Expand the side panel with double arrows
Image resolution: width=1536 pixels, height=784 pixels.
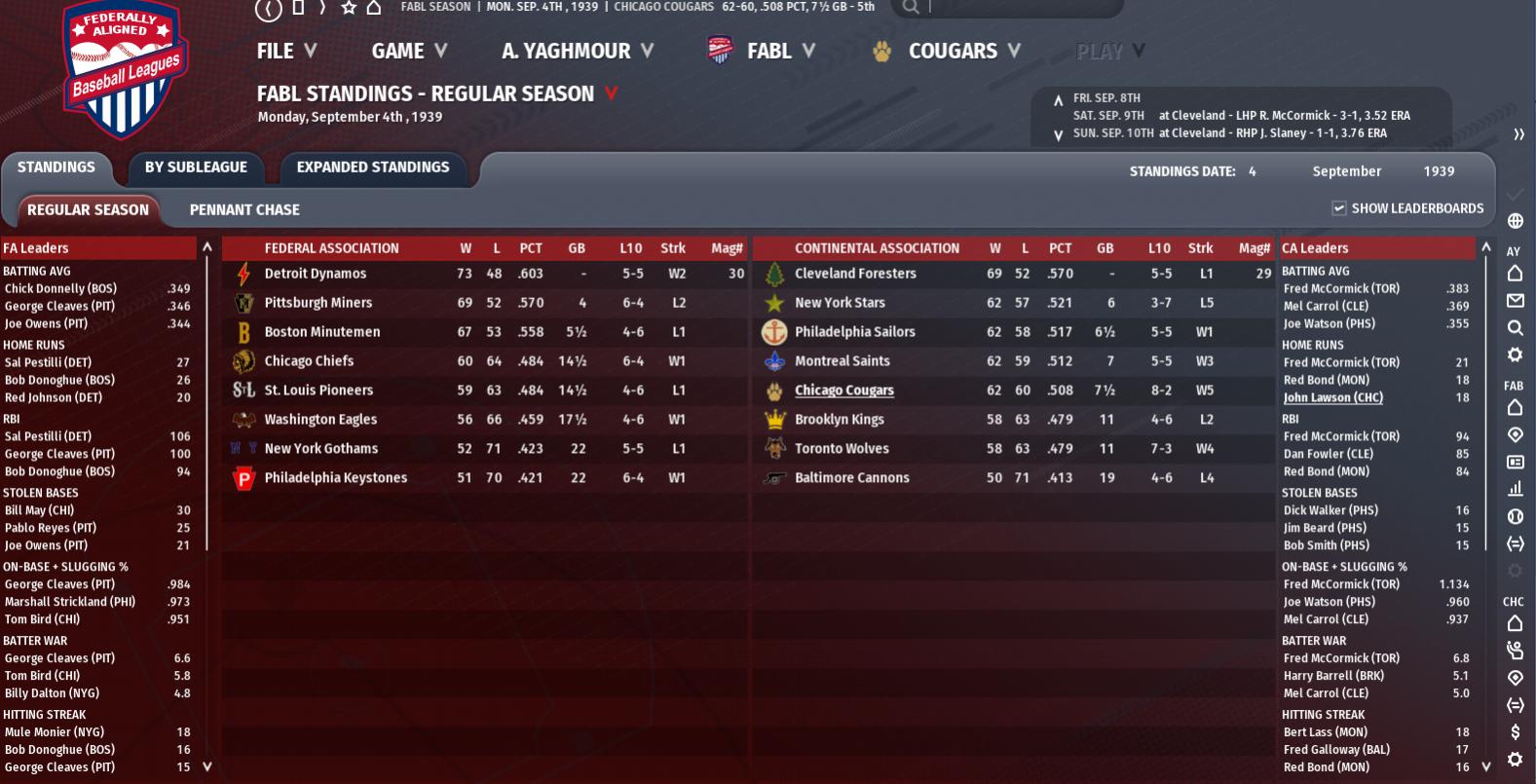1518,134
